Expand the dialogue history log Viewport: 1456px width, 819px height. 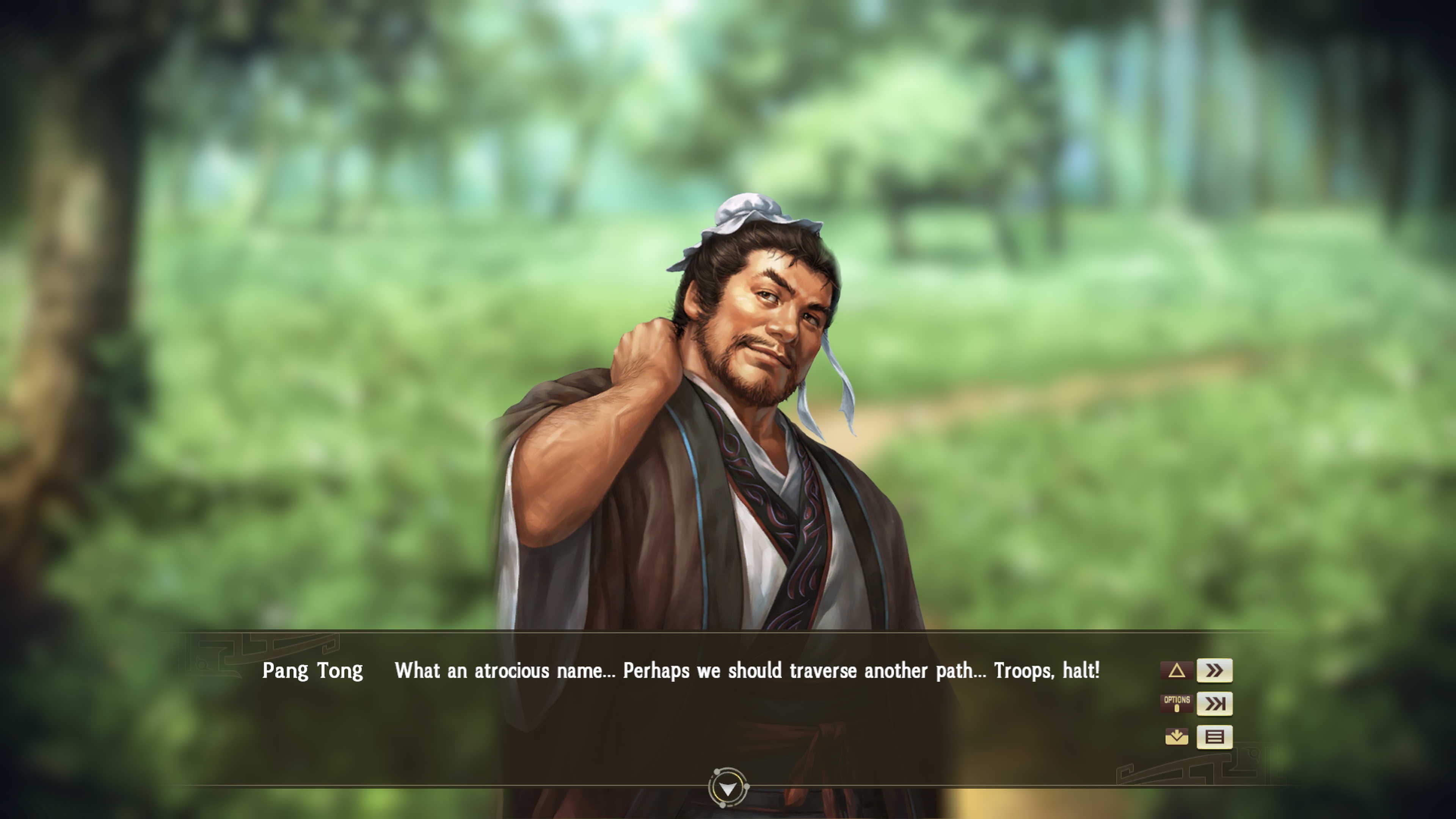tap(1214, 737)
